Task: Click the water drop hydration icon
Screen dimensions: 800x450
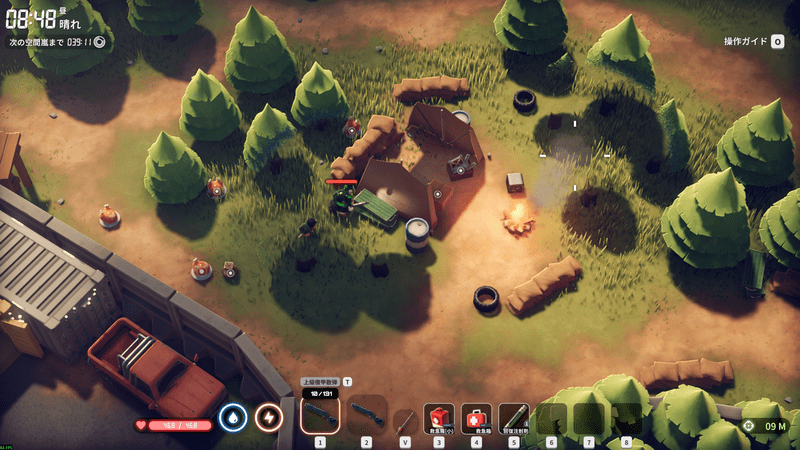Action: click(x=233, y=415)
